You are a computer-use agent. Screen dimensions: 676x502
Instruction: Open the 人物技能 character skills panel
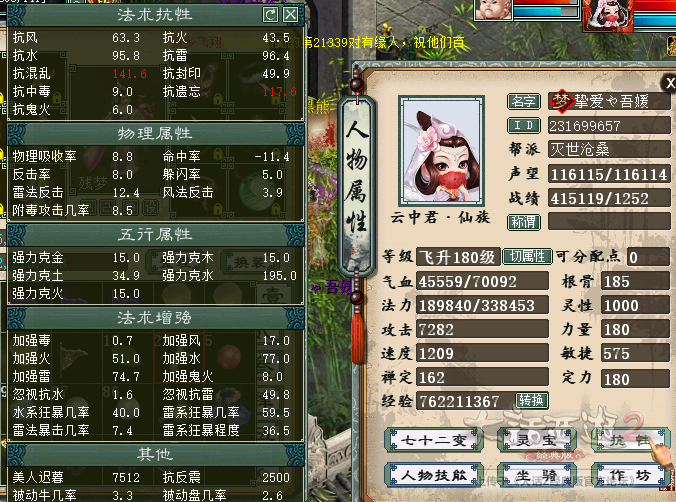428,474
